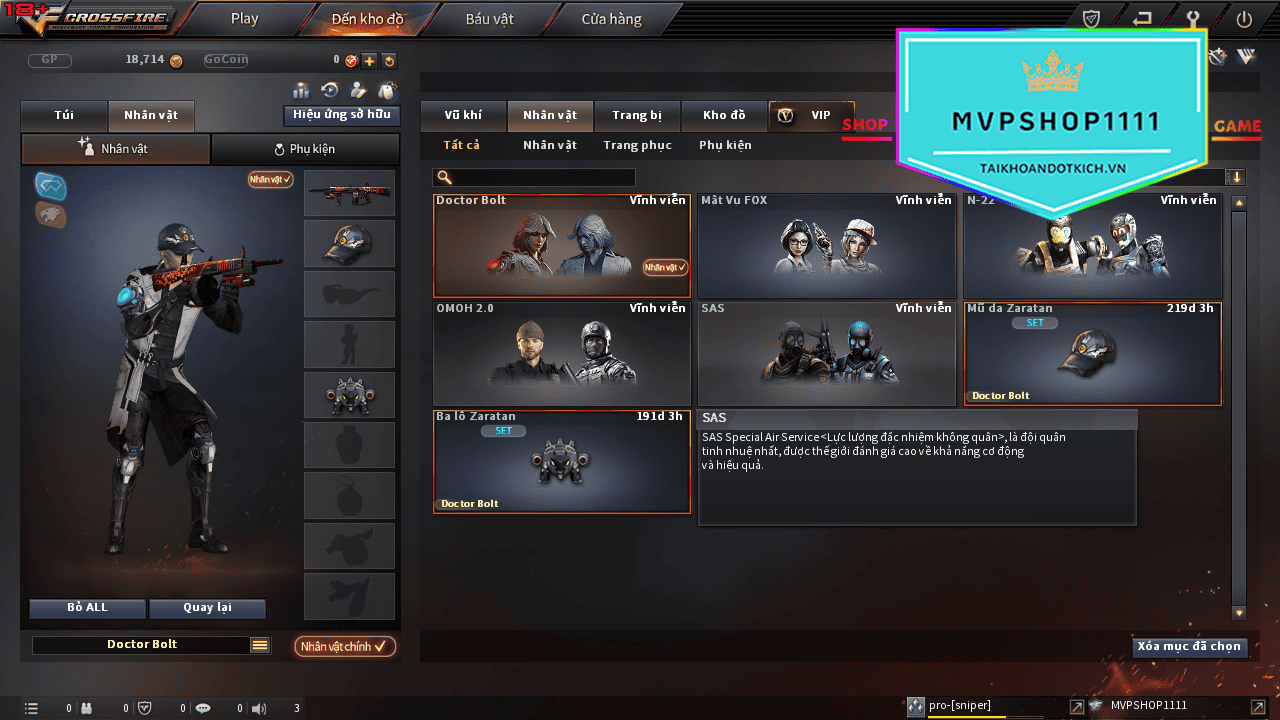Open the VIP tab

coord(811,115)
